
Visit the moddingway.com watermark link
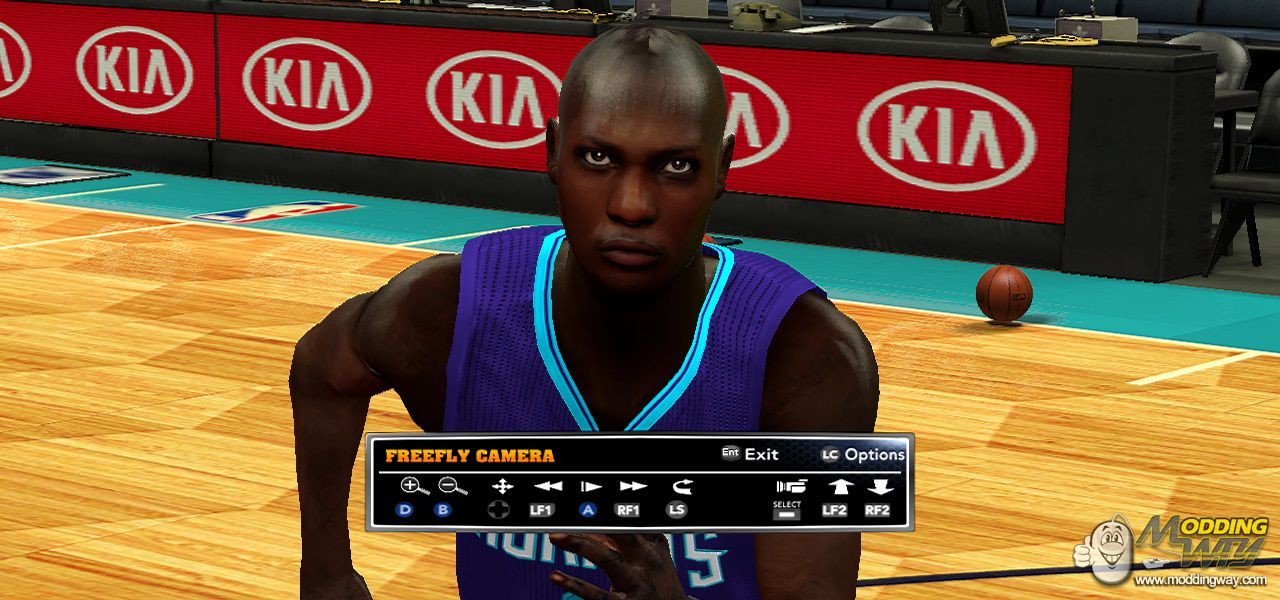pyautogui.click(x=1199, y=580)
